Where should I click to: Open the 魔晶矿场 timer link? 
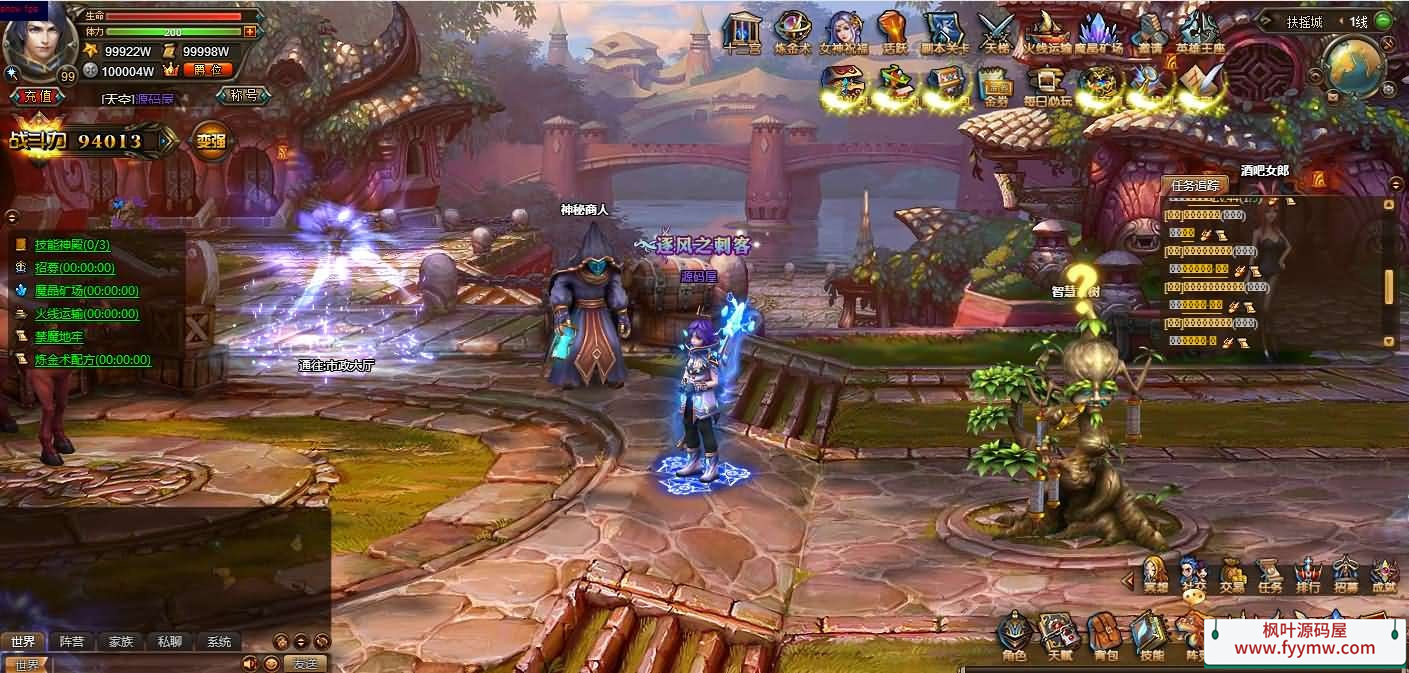pyautogui.click(x=86, y=291)
